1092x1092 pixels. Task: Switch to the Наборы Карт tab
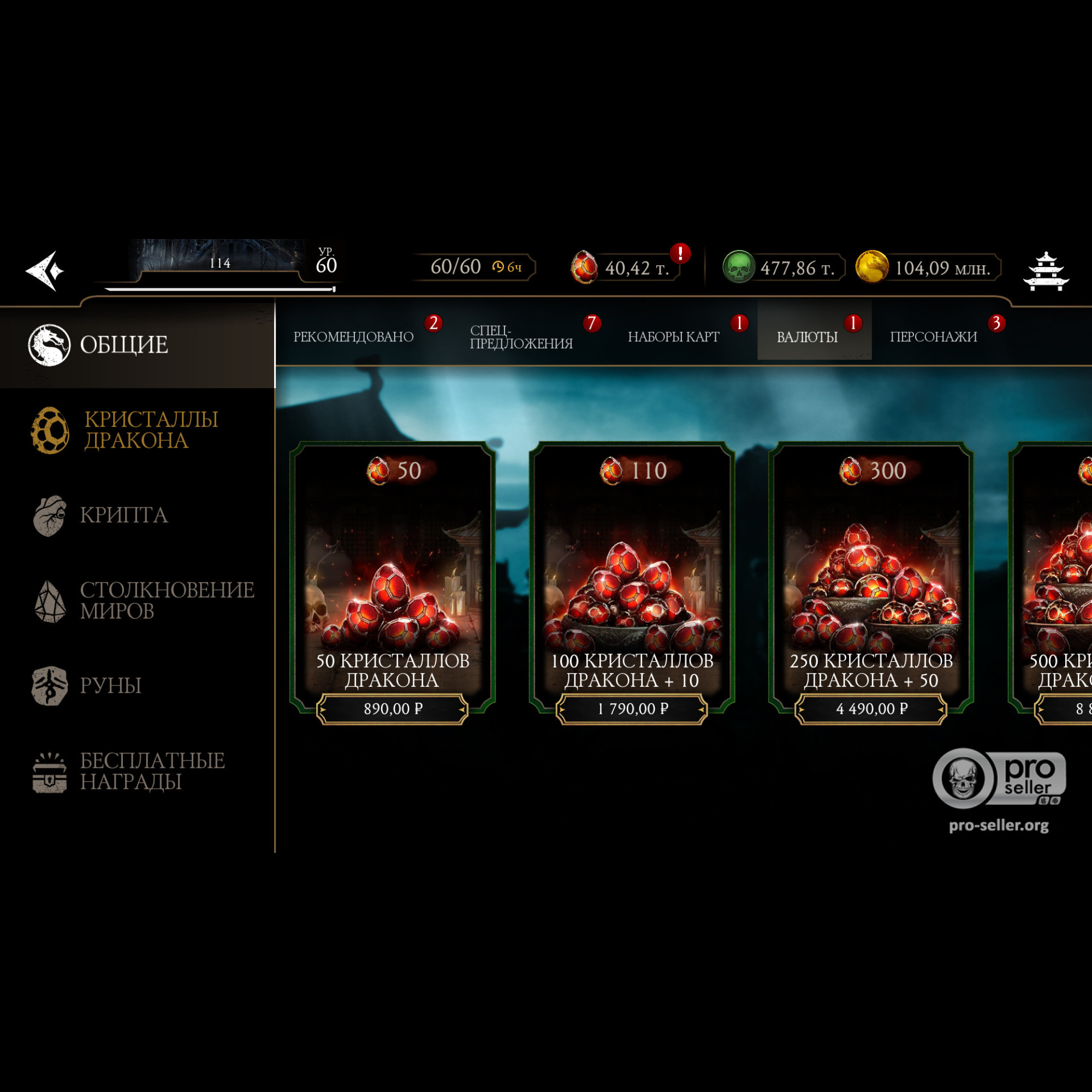point(673,337)
